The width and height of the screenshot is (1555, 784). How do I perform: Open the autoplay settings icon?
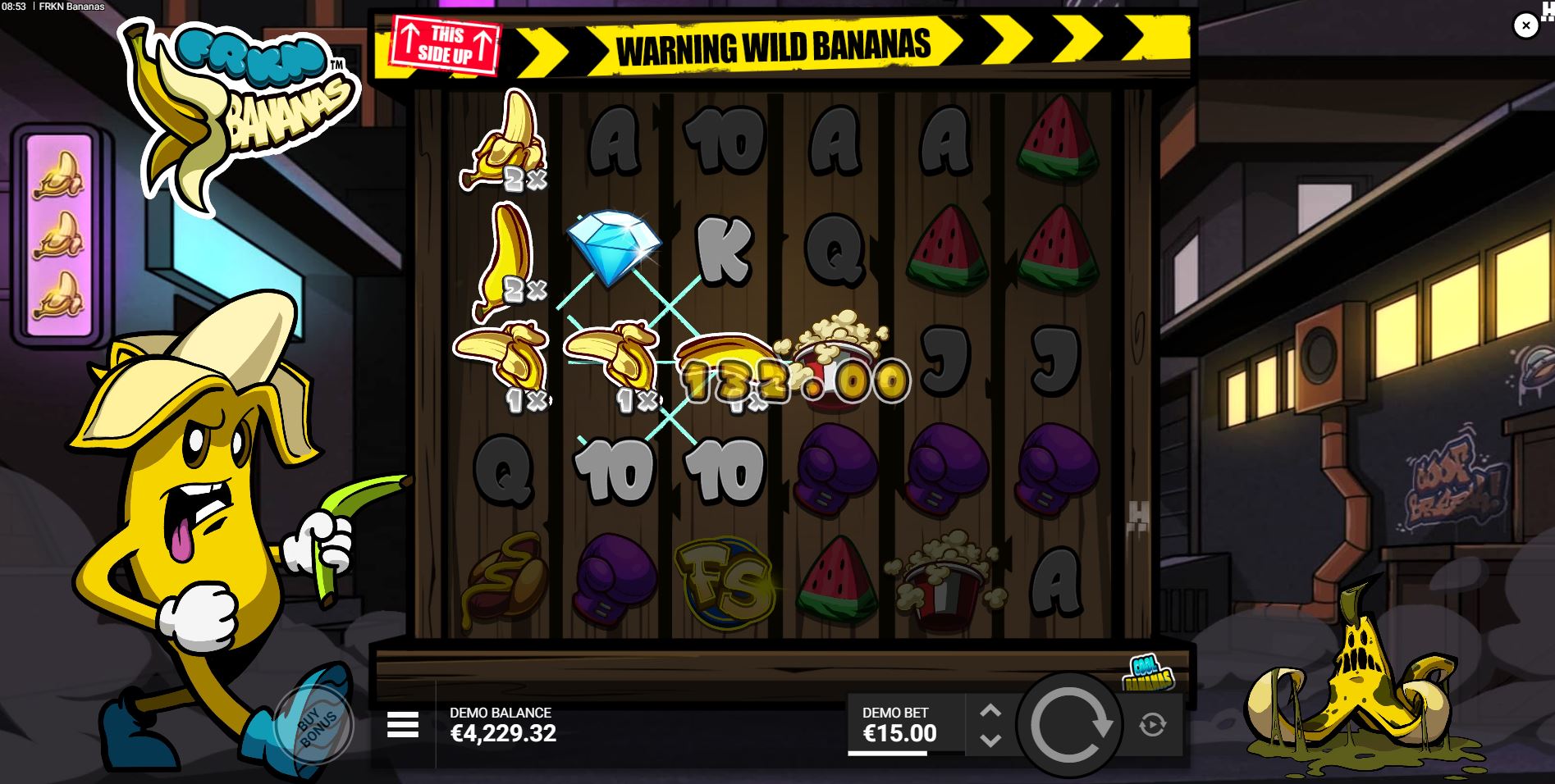point(1151,725)
